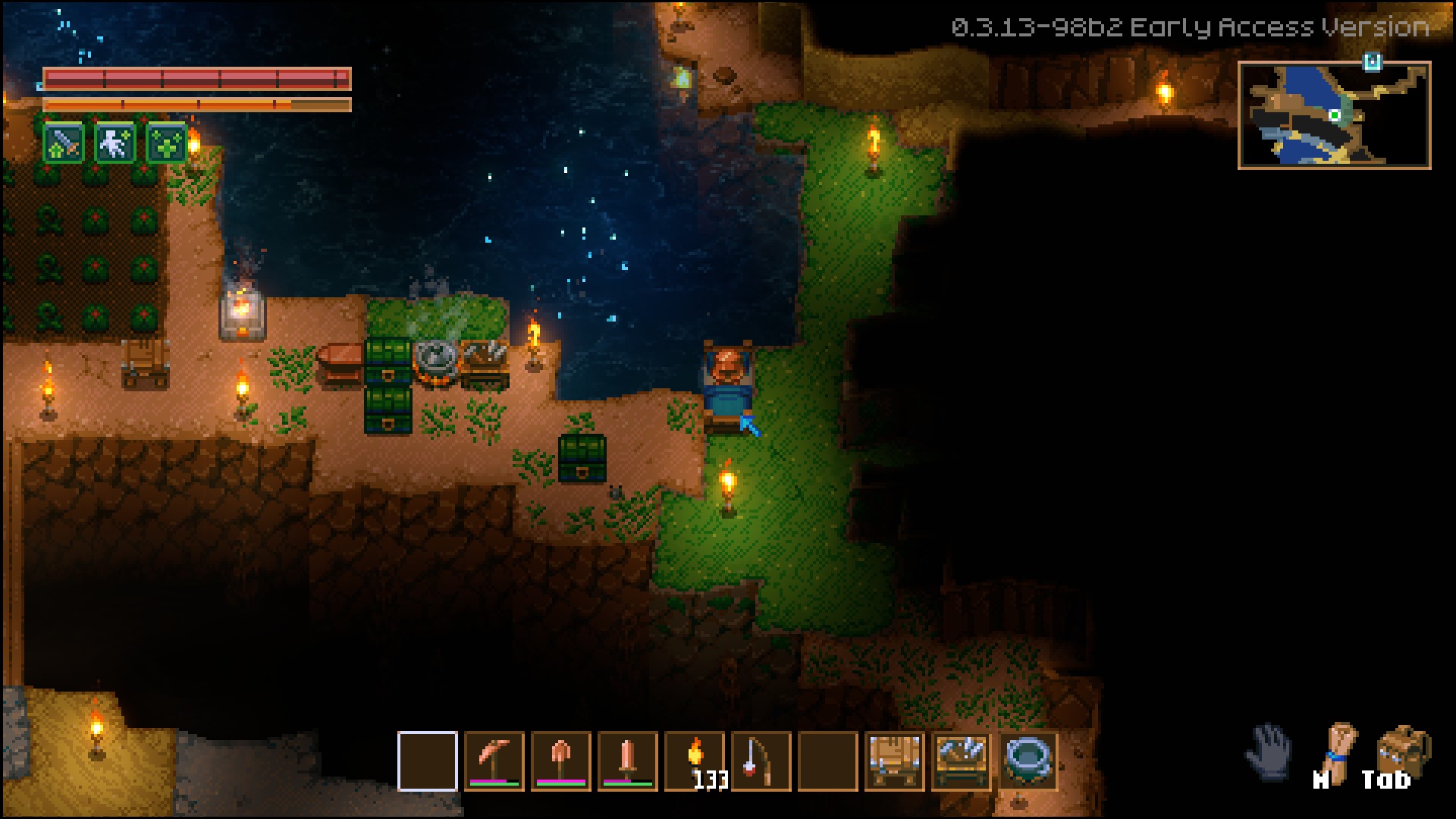
Task: Click the highlighted empty hotbar slot
Action: 428,761
